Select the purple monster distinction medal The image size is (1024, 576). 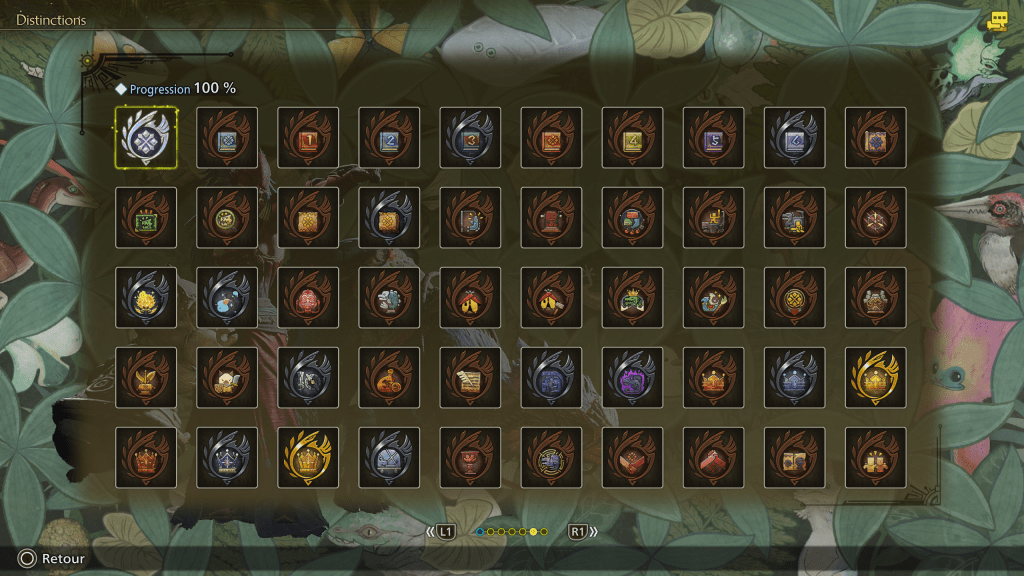click(x=632, y=378)
